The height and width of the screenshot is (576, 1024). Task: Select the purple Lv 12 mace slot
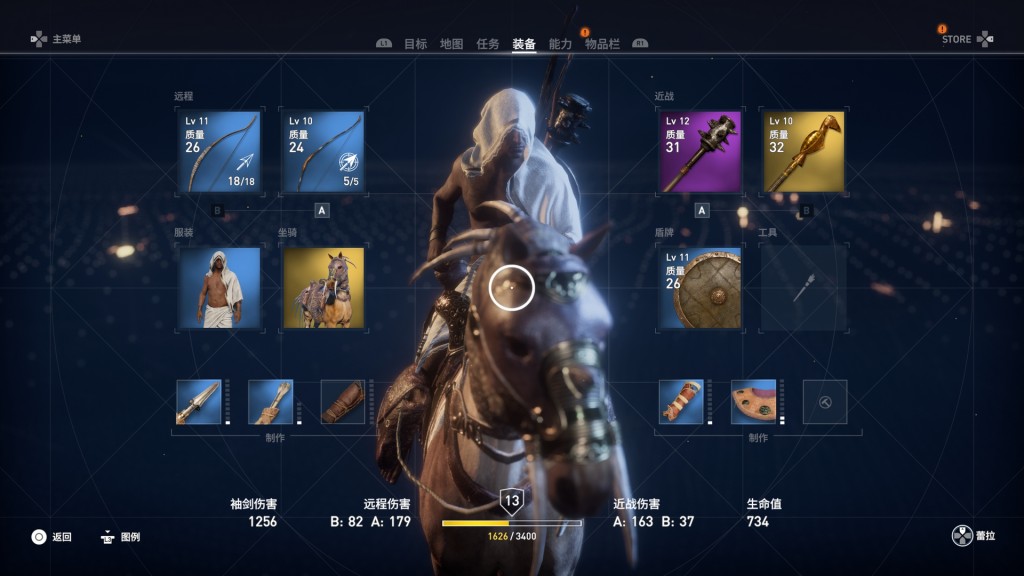(700, 151)
